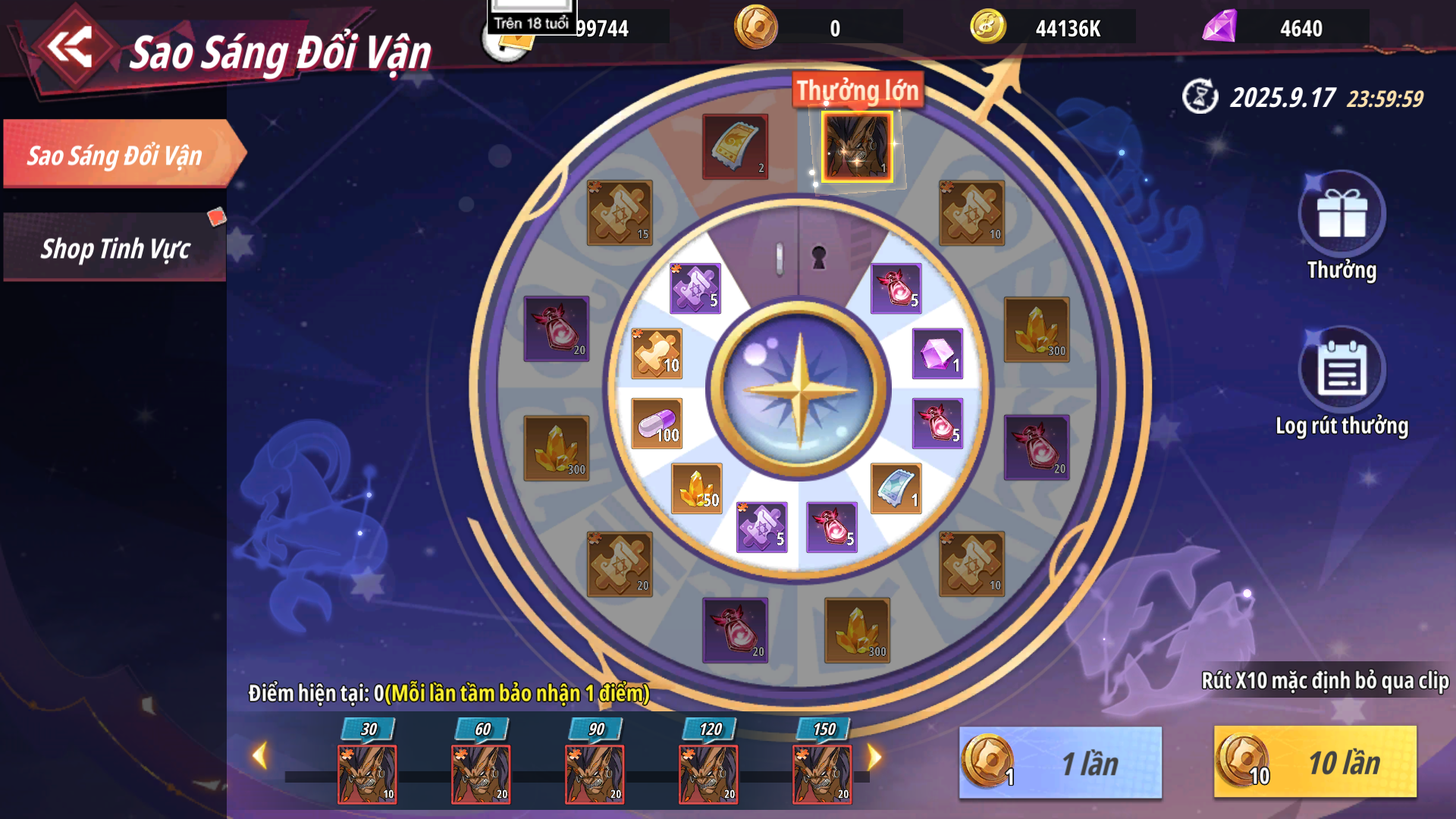Go back using the double-arrow button
Viewport: 1456px width, 819px height.
[x=71, y=47]
